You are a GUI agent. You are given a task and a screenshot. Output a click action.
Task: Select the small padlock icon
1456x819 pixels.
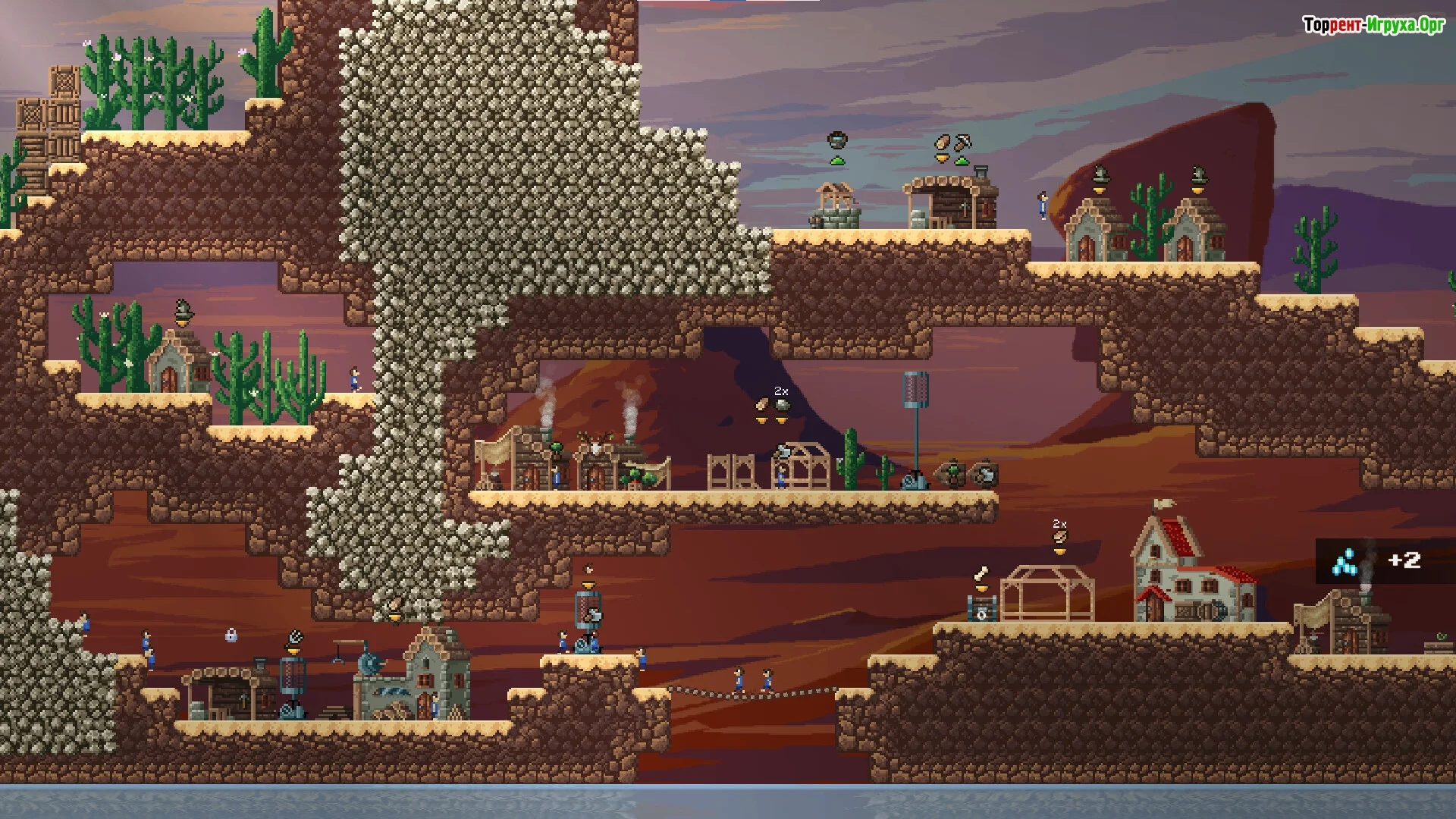[231, 635]
